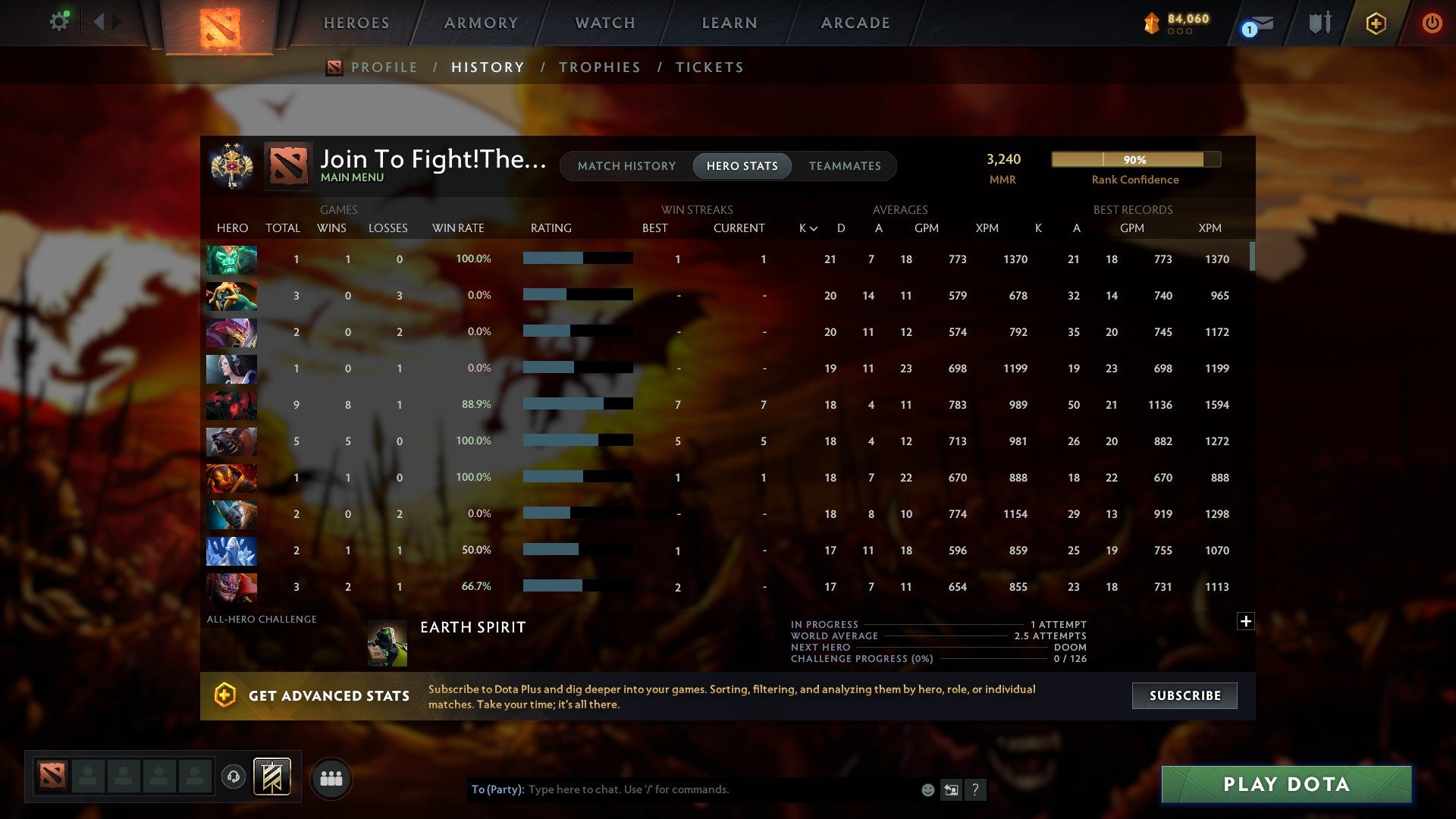Open the Dota Plus gold hexagon icon
Viewport: 1456px width, 819px height.
1376,23
